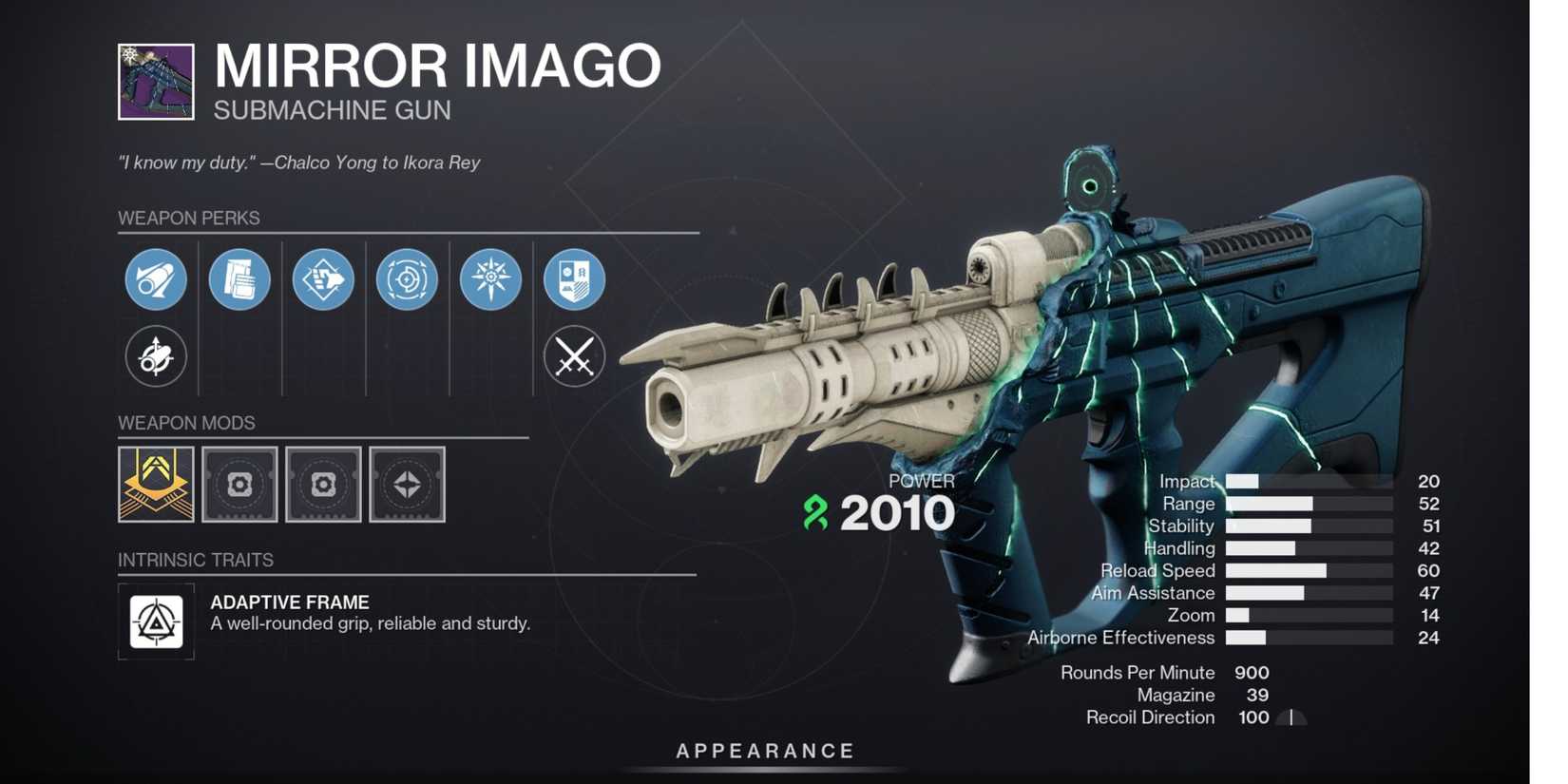Click the WEAPON PERKS section header
The height and width of the screenshot is (784, 1568).
click(188, 218)
